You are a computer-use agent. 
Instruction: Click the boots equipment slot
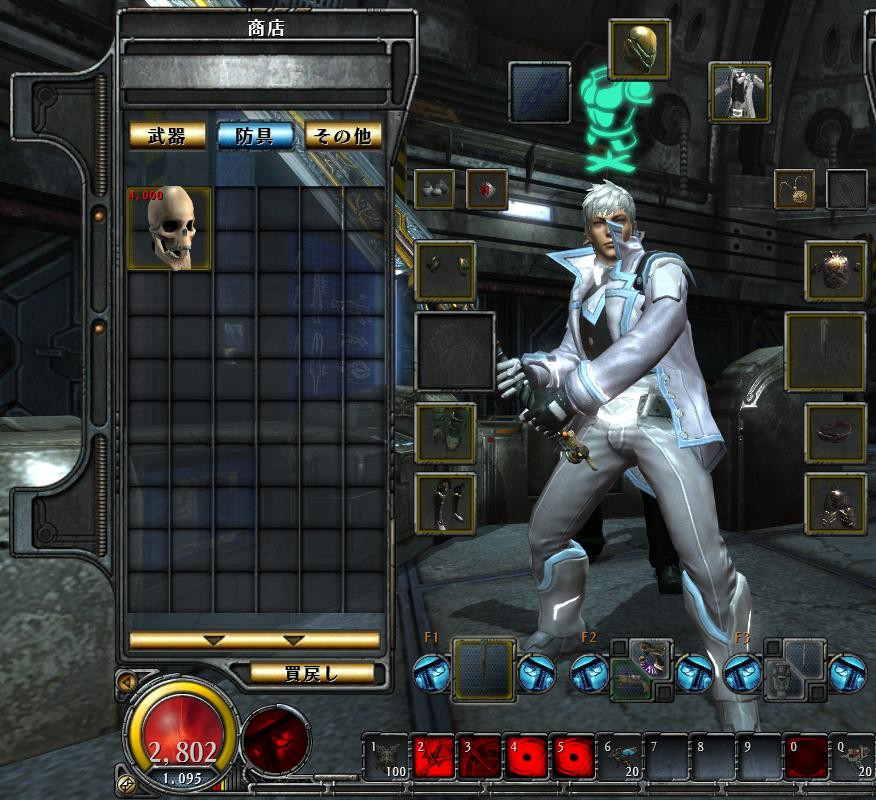[445, 504]
